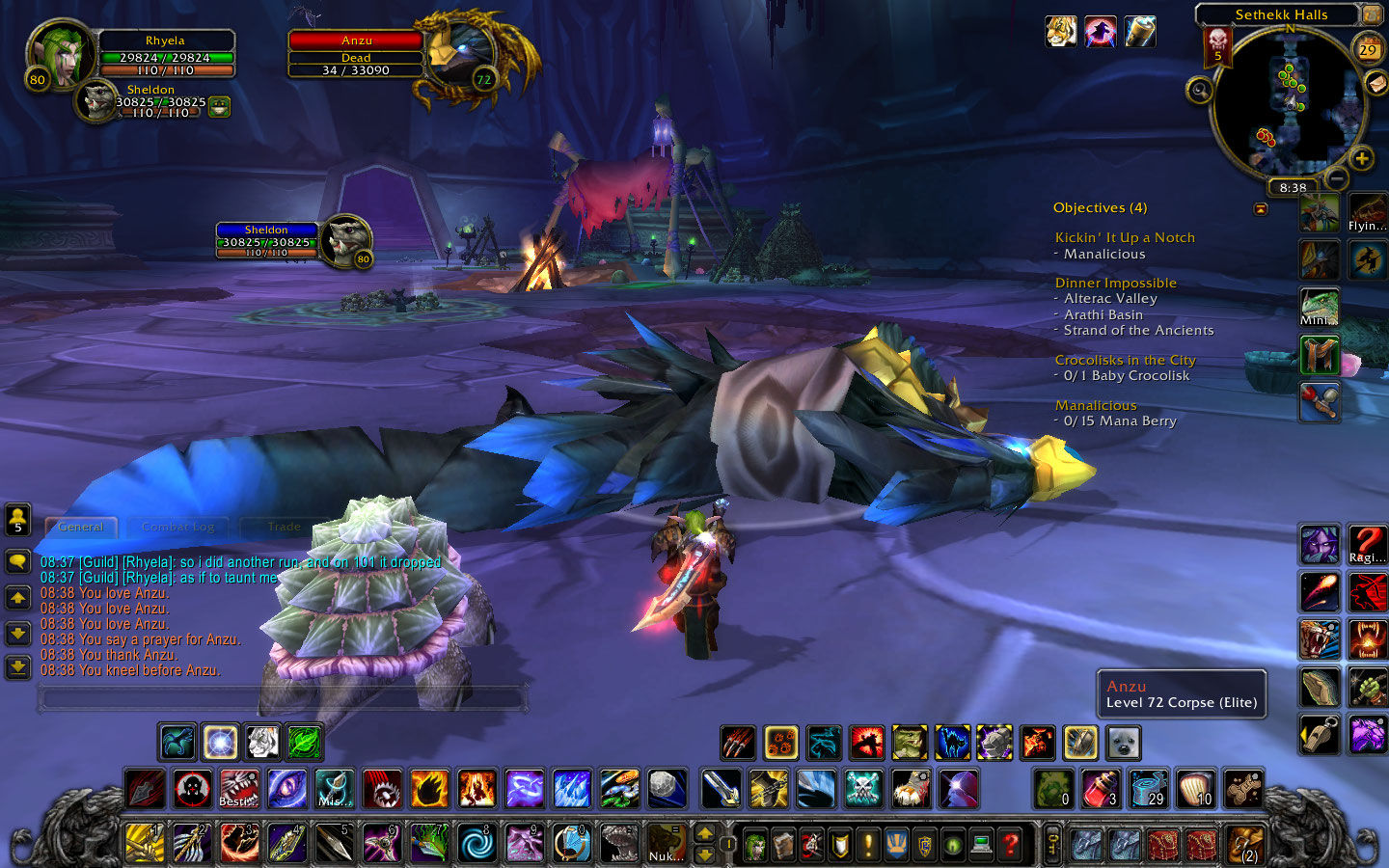Open the minimap tracking magnifier
Image resolution: width=1389 pixels, height=868 pixels.
(x=1200, y=91)
